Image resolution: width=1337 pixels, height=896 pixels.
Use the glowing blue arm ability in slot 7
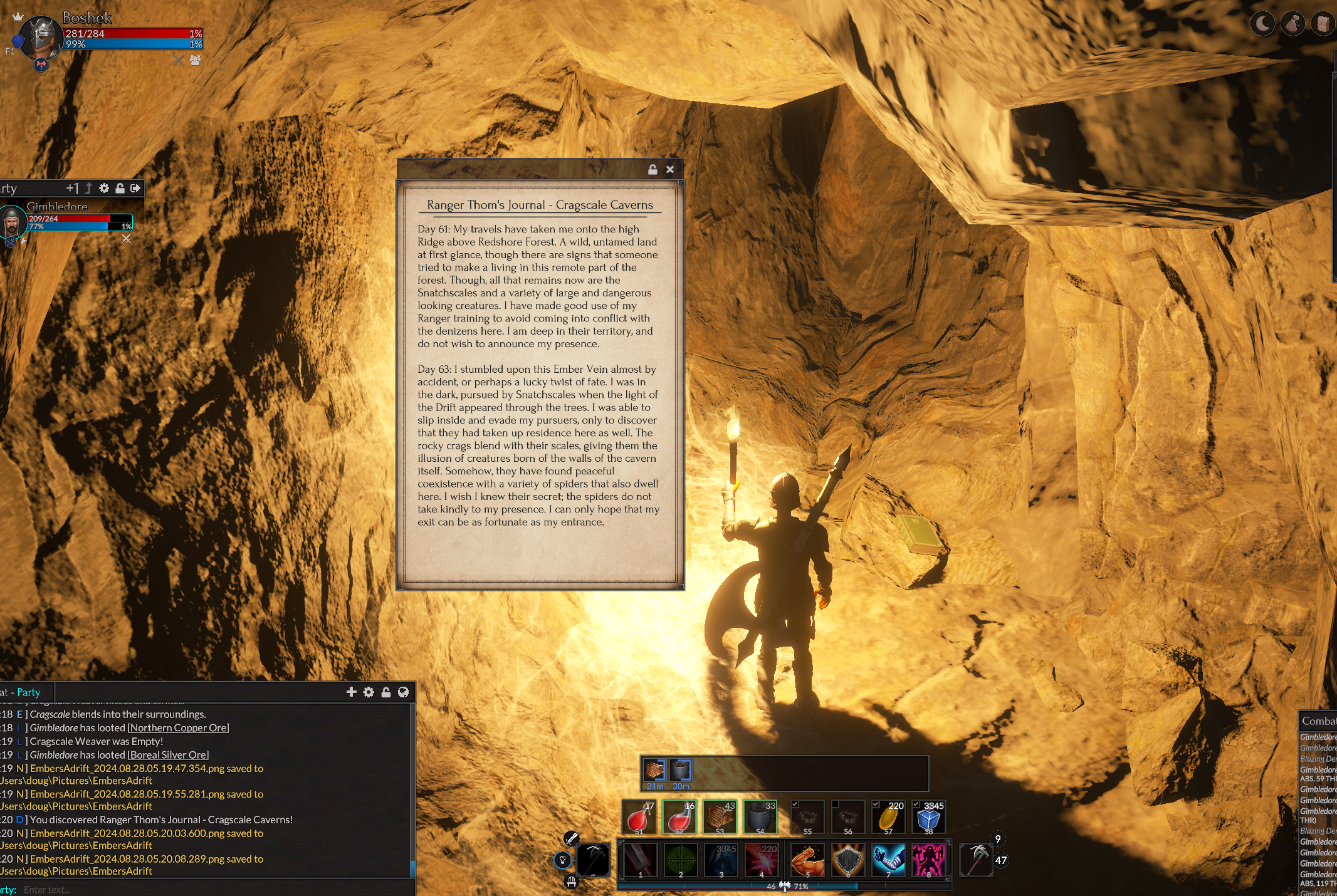888,860
